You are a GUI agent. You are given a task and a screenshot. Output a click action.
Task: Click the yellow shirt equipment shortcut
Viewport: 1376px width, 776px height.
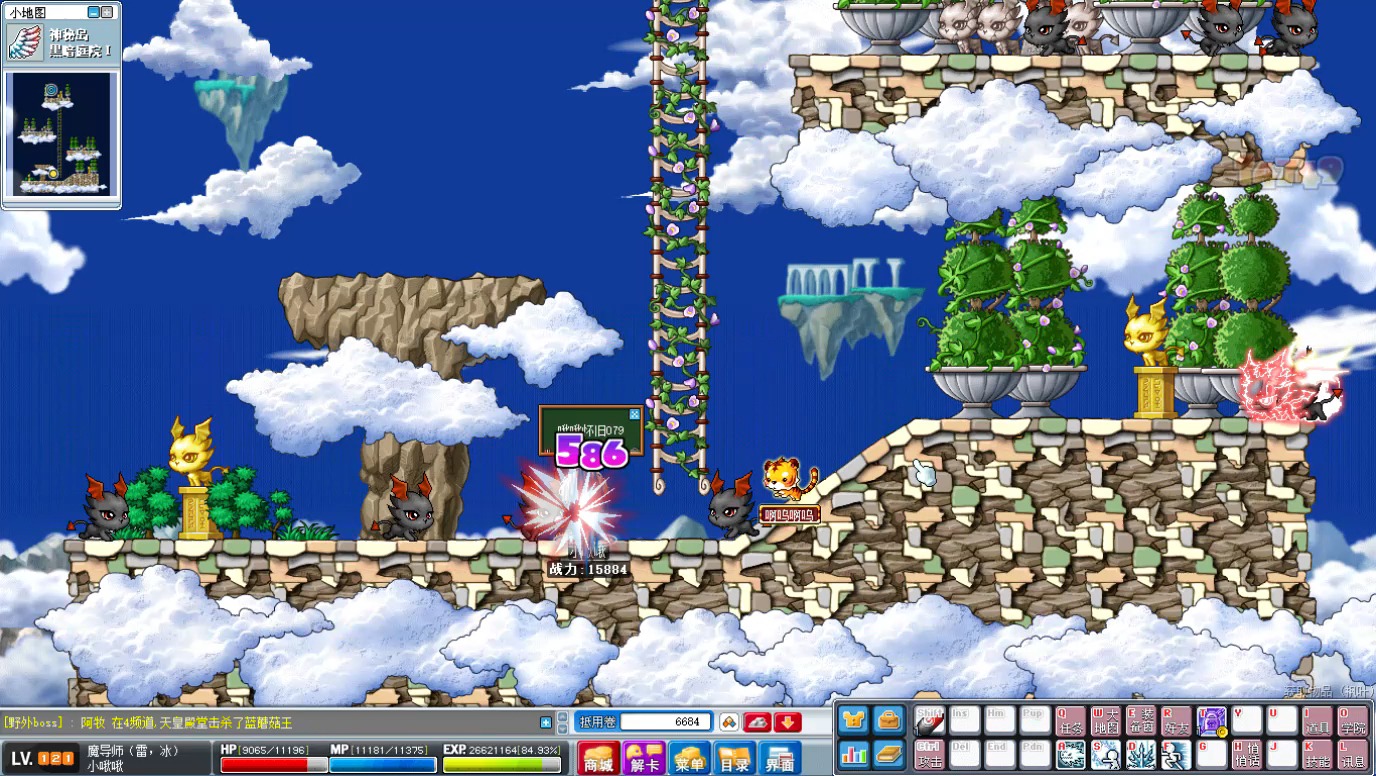click(x=853, y=720)
